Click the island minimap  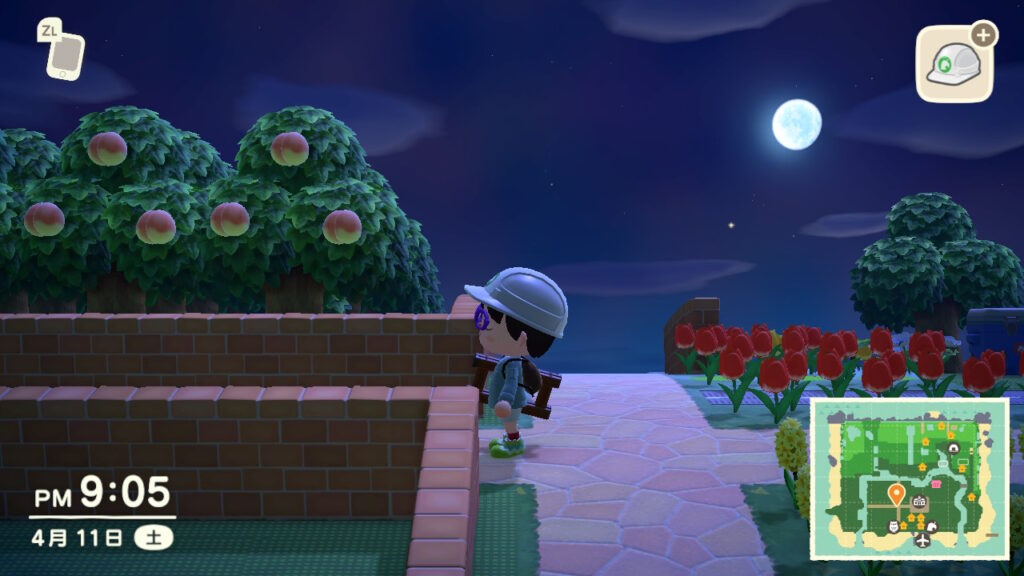[x=908, y=478]
